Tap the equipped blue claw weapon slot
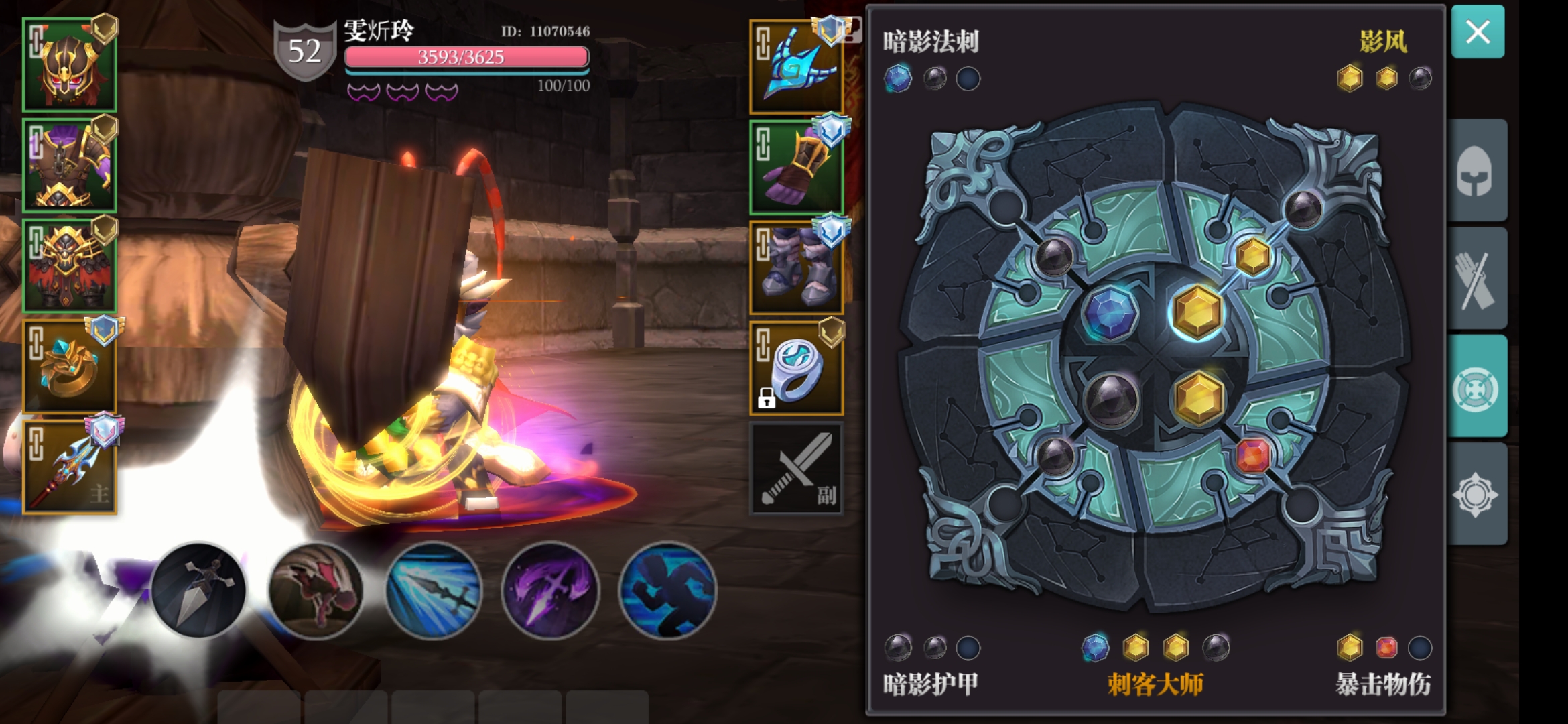 click(797, 67)
